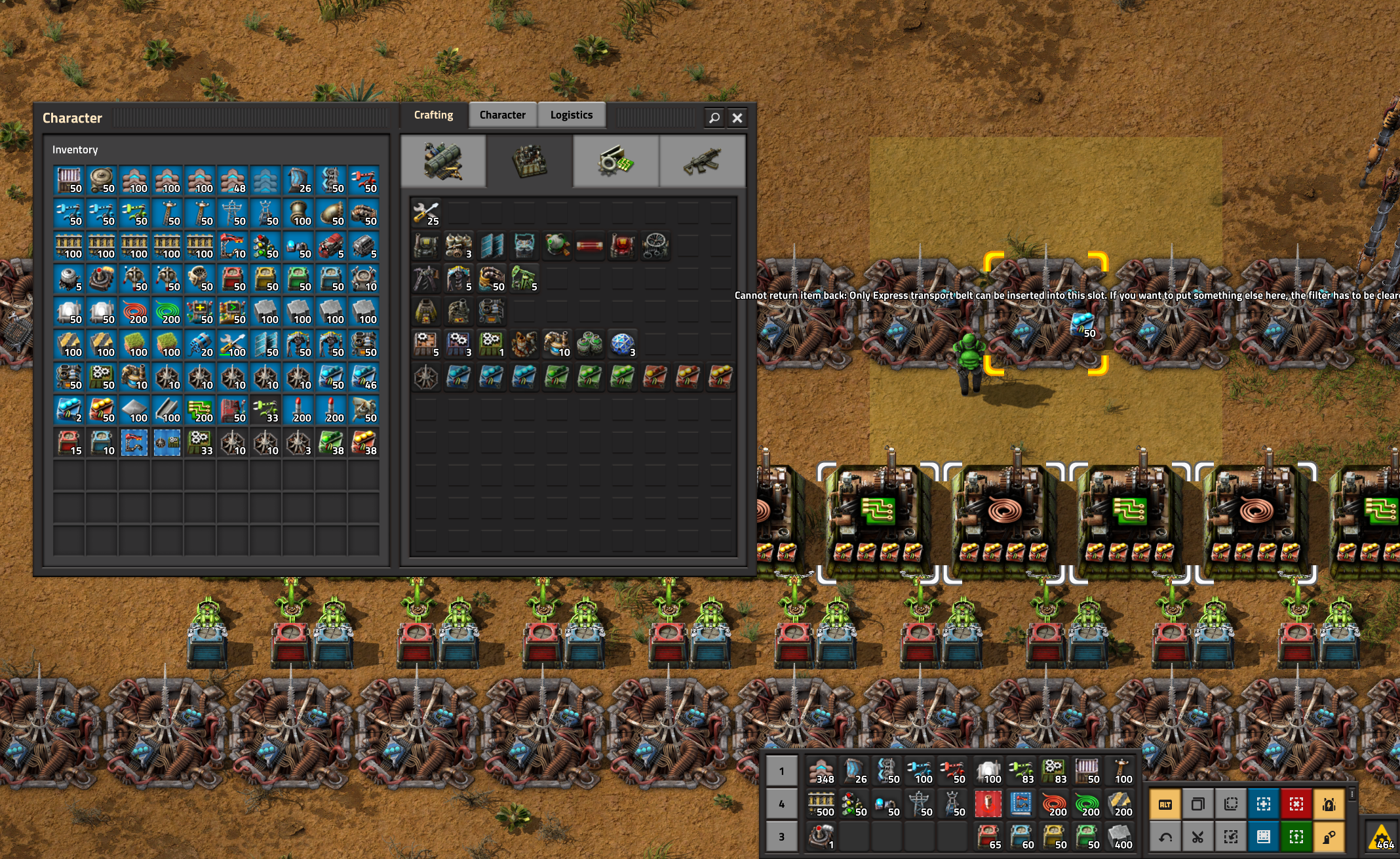
Task: Activate the scissors cut tool
Action: click(x=1198, y=837)
